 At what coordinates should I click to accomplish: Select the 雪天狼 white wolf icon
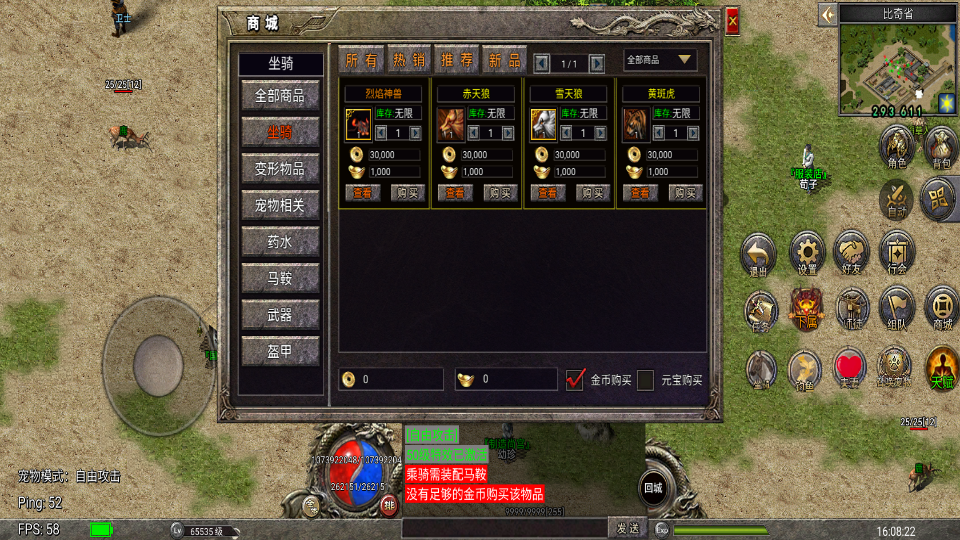click(x=543, y=124)
